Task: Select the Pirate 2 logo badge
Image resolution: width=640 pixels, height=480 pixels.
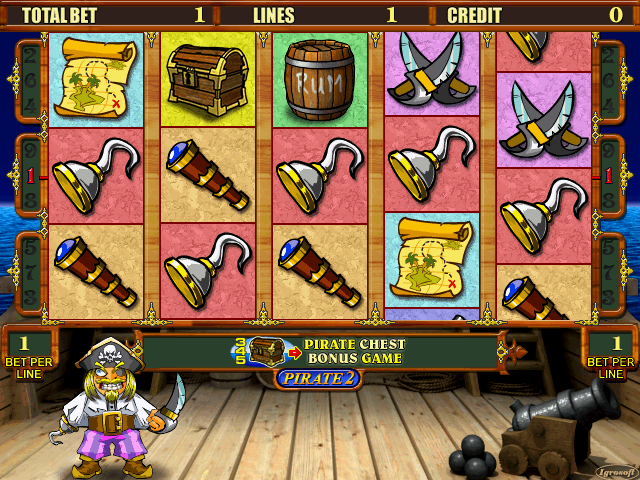Action: click(x=318, y=378)
